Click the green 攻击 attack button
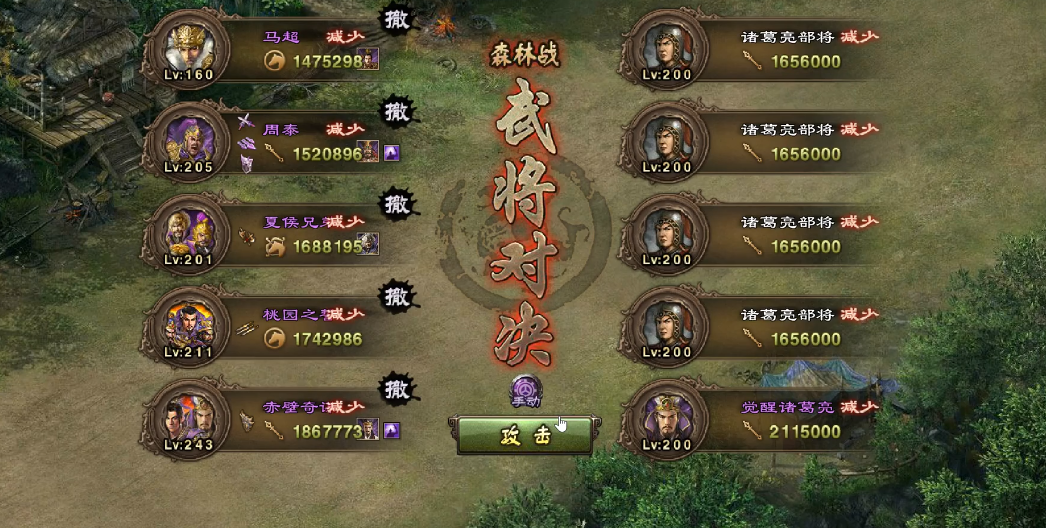 point(524,437)
